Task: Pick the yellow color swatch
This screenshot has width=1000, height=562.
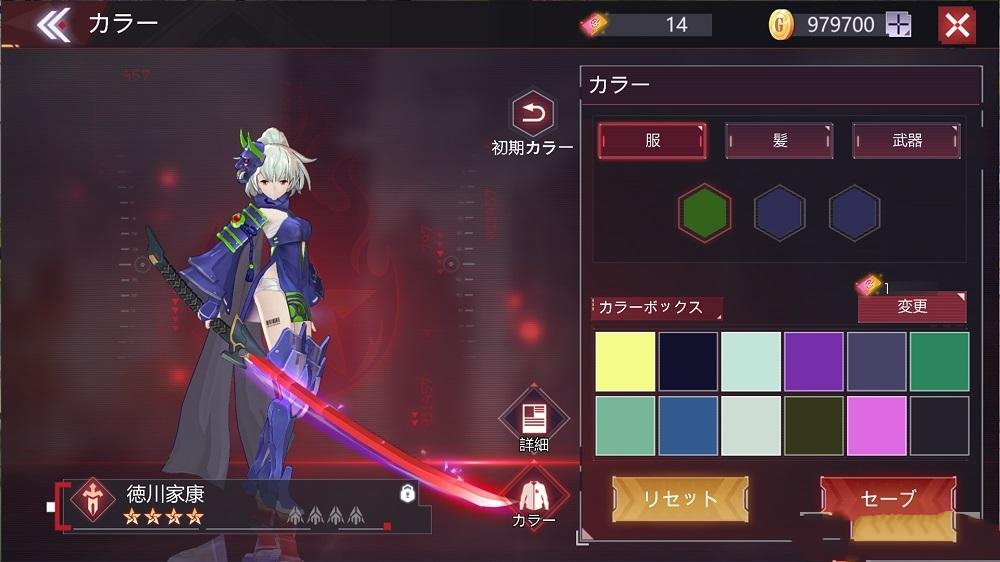Action: pos(626,362)
